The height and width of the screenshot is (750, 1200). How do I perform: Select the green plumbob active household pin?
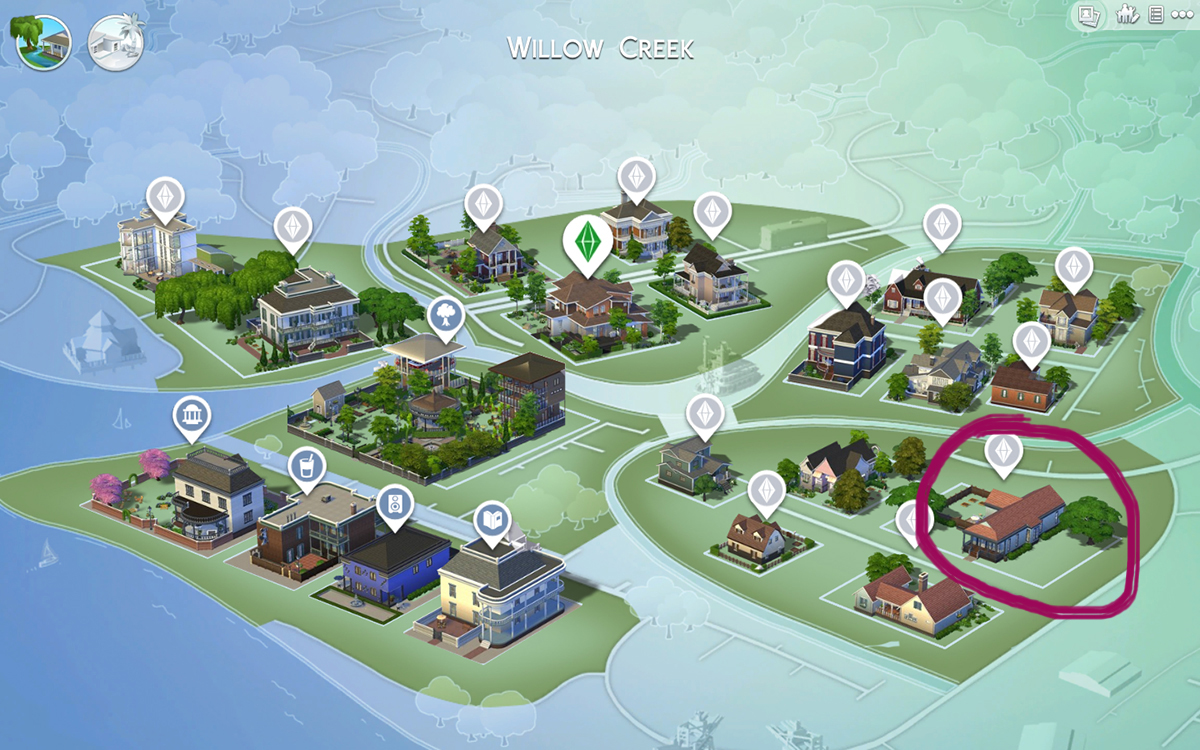pyautogui.click(x=584, y=242)
